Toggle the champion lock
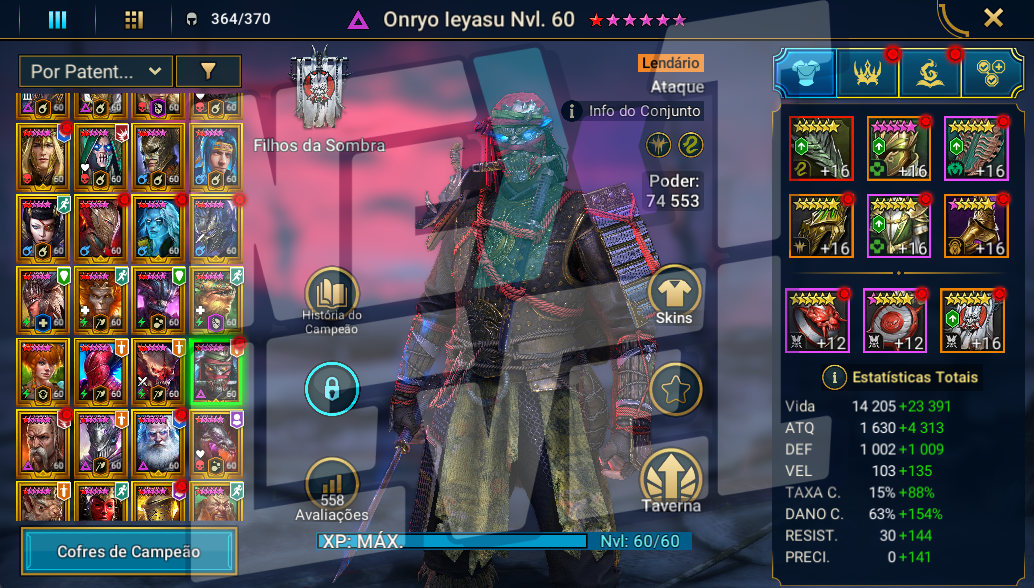The image size is (1034, 588). click(331, 389)
